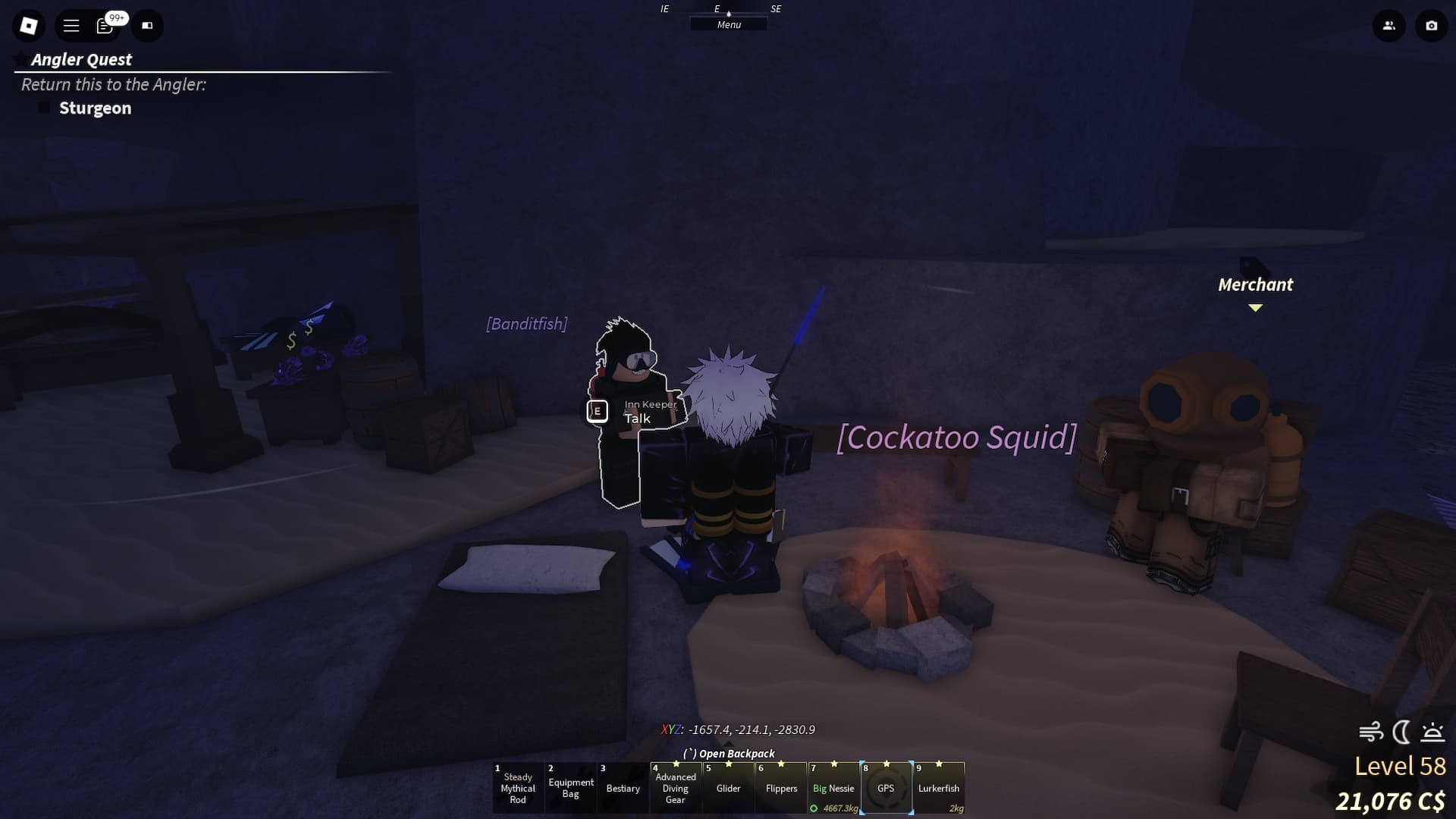The width and height of the screenshot is (1456, 819).
Task: Open the chat with 99+ notifications
Action: [106, 25]
